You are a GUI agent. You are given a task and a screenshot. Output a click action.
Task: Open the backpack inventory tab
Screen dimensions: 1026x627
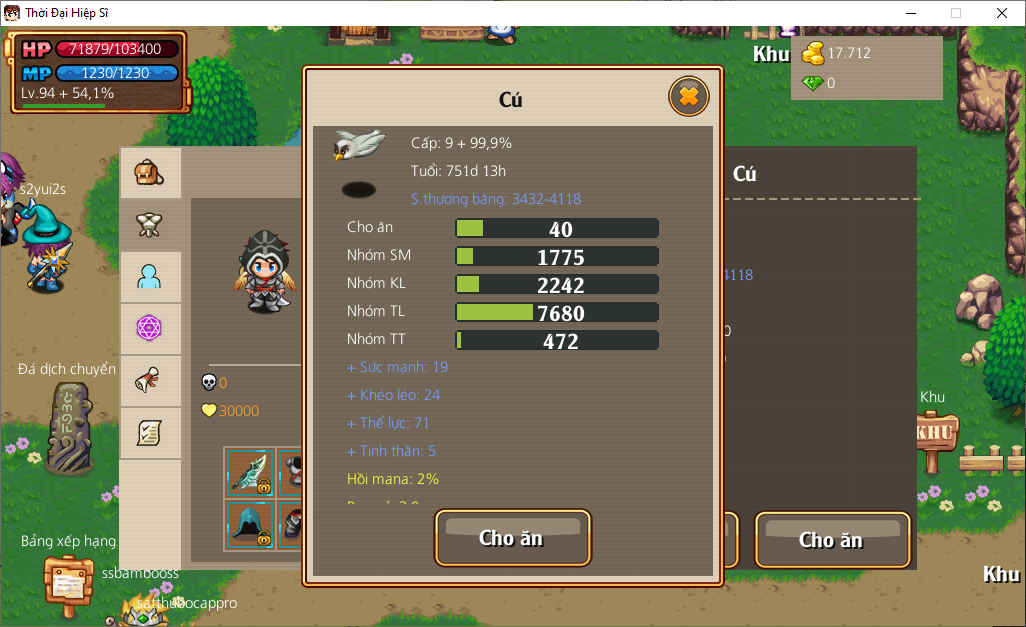pos(150,174)
